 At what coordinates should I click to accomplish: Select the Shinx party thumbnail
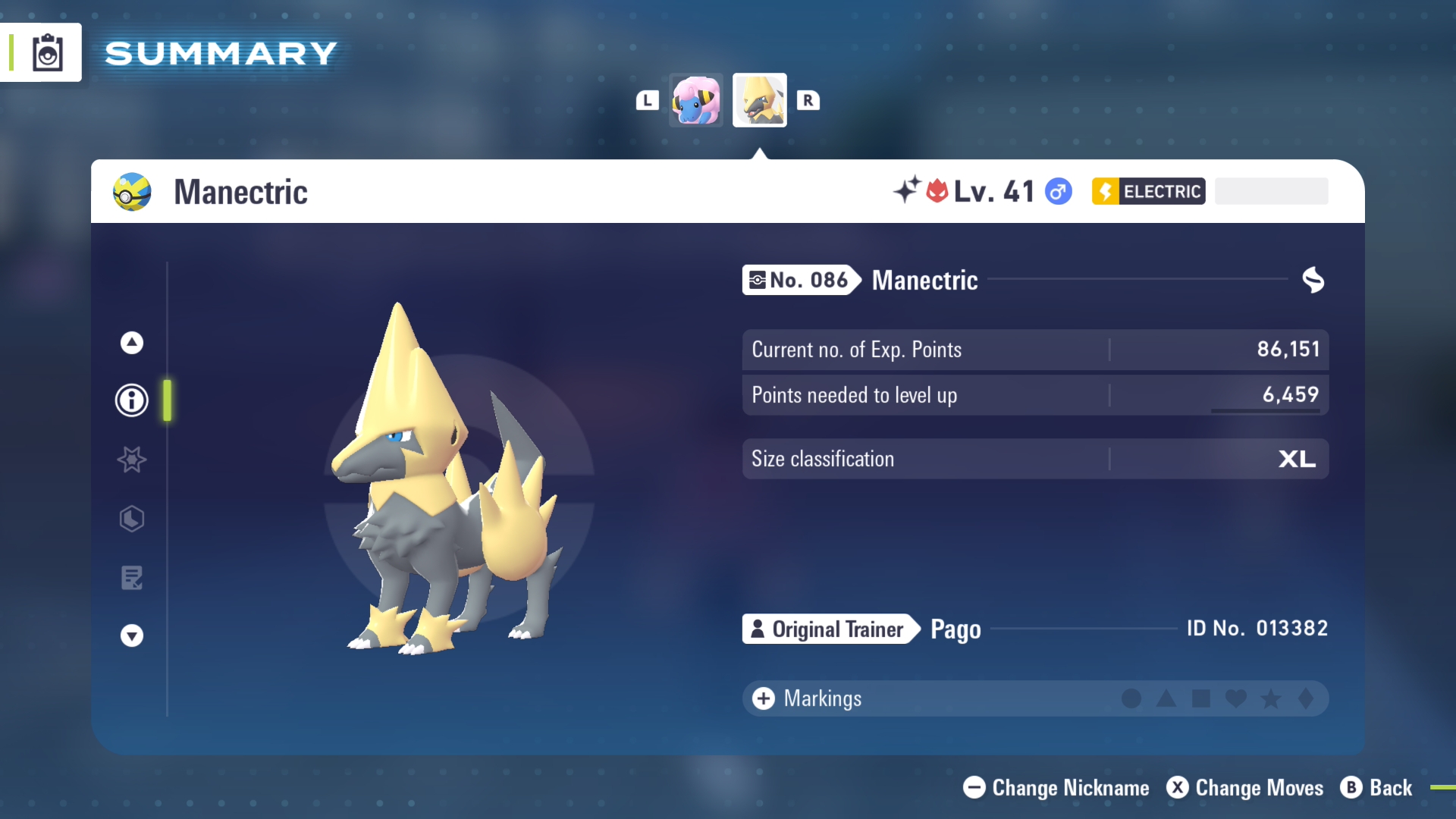point(696,100)
